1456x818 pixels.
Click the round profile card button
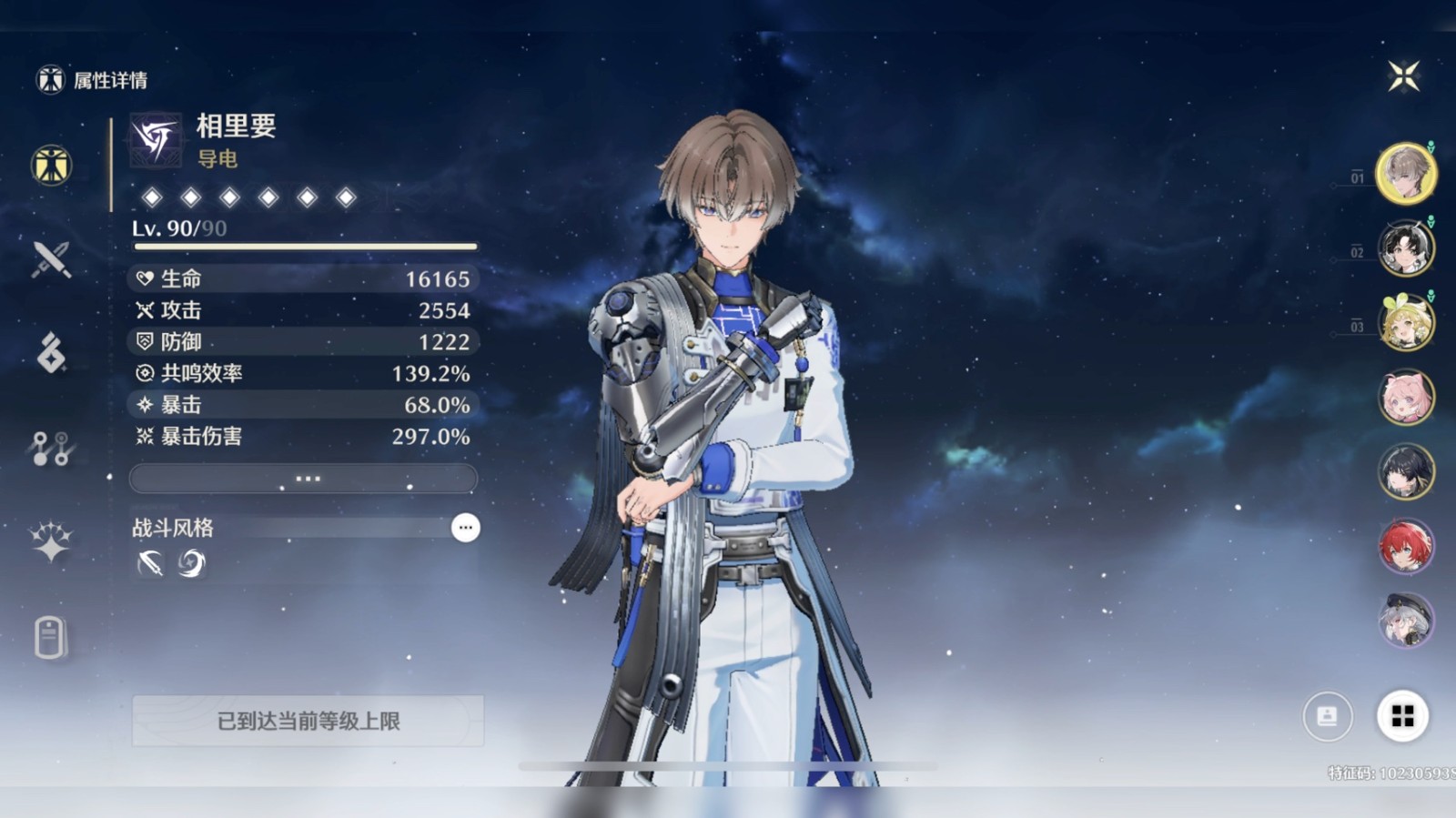tap(1328, 717)
